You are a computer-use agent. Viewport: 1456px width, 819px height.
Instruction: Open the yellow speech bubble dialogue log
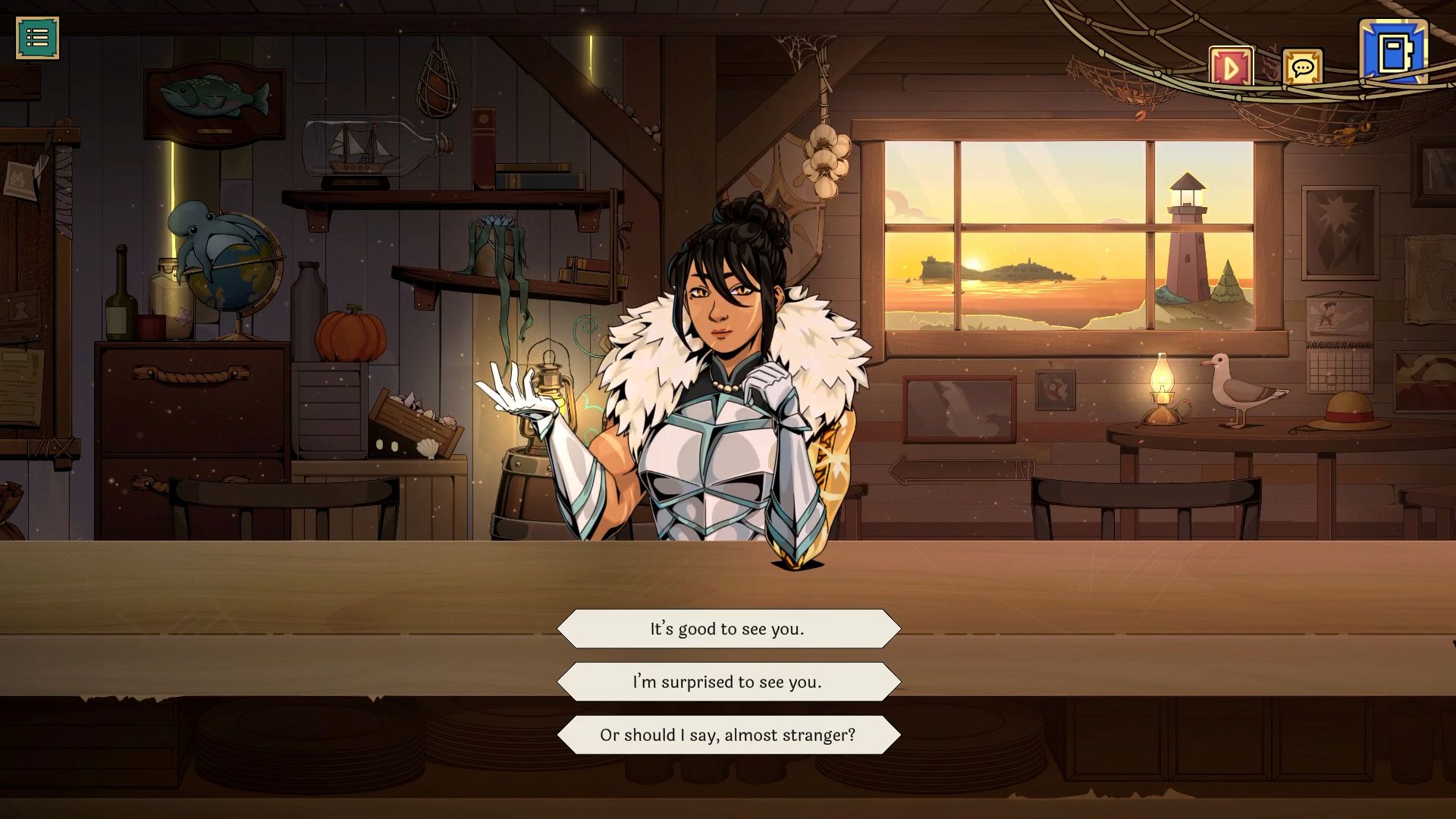coord(1302,69)
